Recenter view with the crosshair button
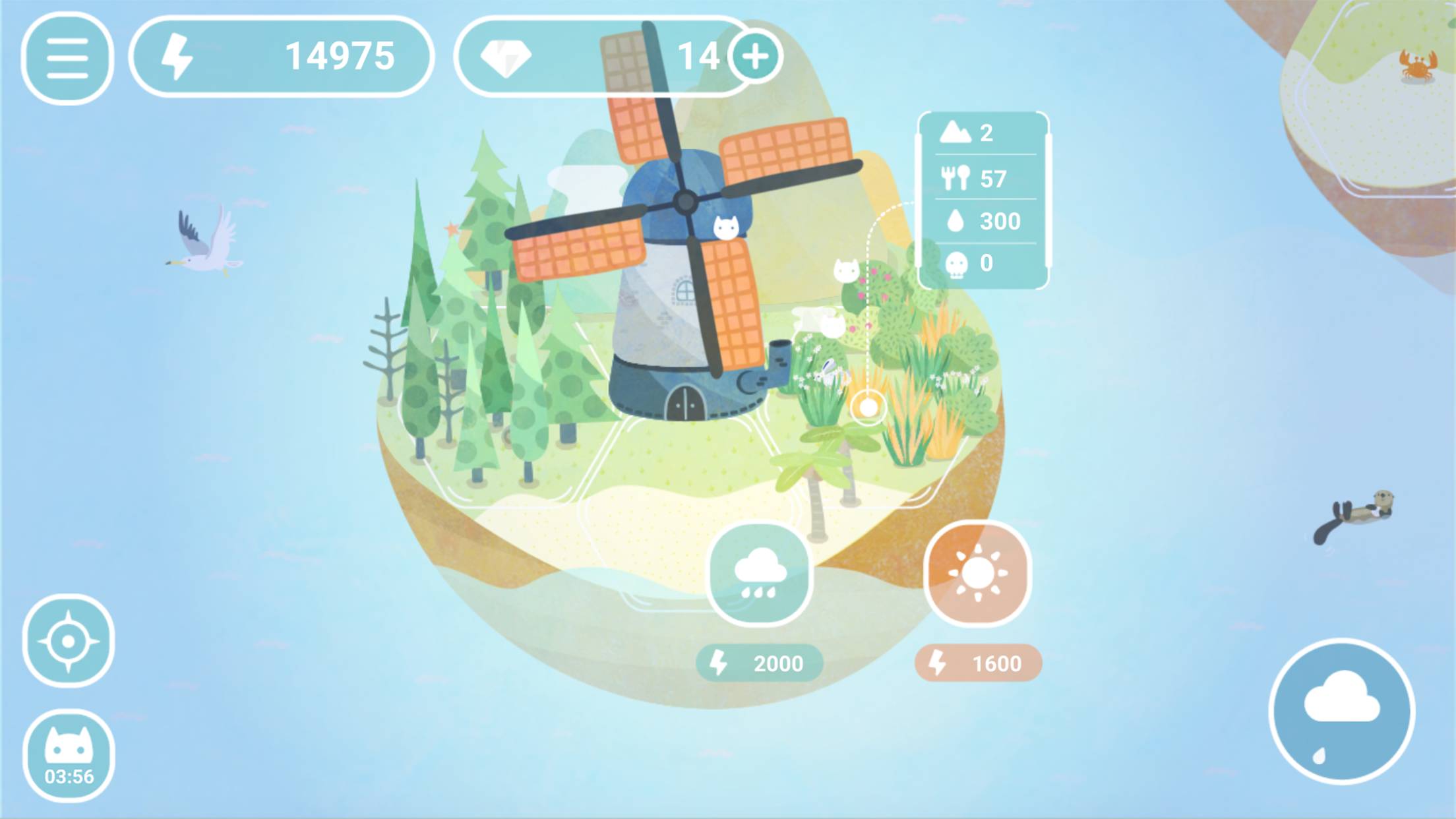This screenshot has width=1456, height=819. click(68, 640)
